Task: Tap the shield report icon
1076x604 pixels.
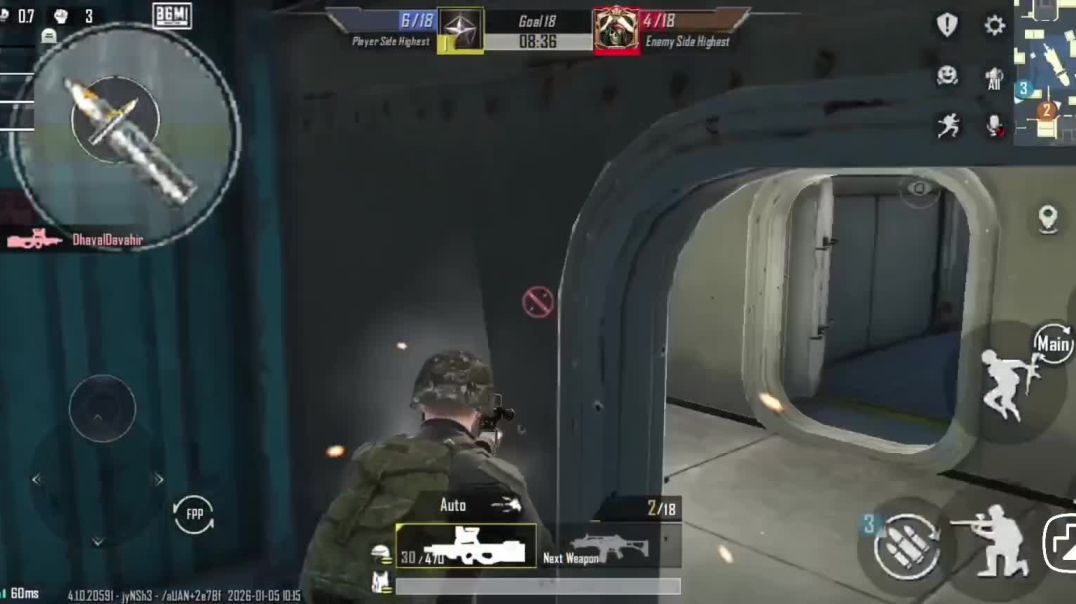Action: coord(946,25)
